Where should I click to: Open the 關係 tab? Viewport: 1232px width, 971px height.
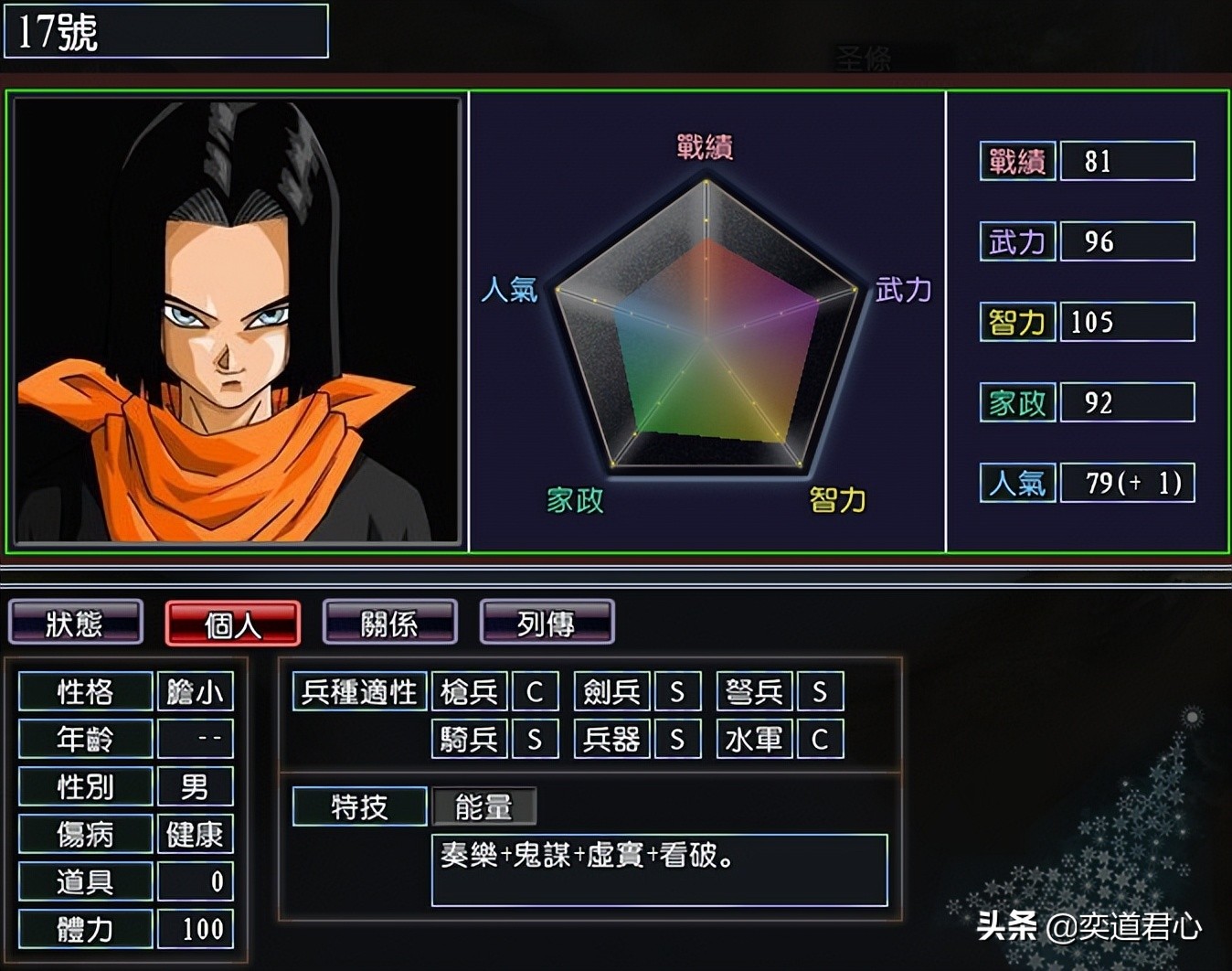click(x=389, y=624)
